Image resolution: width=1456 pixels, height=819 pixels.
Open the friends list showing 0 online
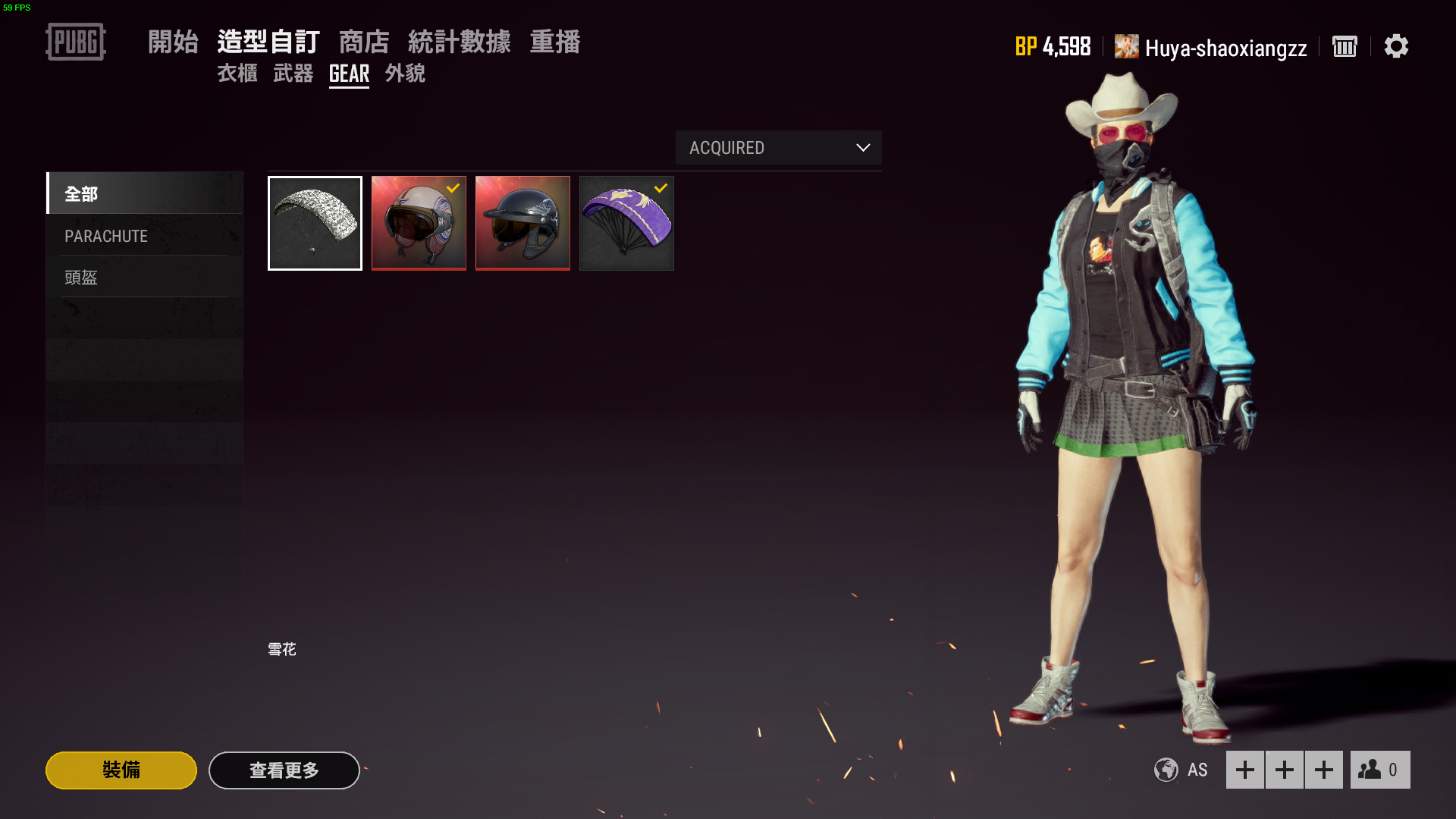[x=1380, y=770]
